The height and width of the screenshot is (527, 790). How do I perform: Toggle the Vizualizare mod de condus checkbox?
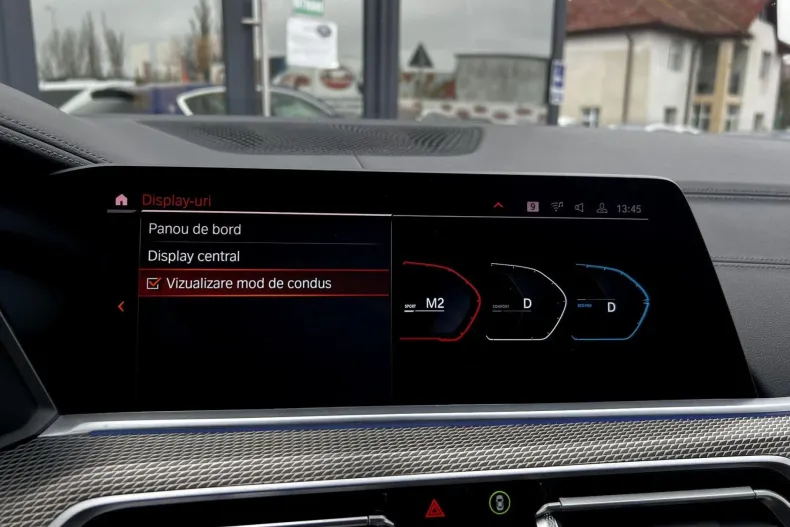tap(153, 284)
